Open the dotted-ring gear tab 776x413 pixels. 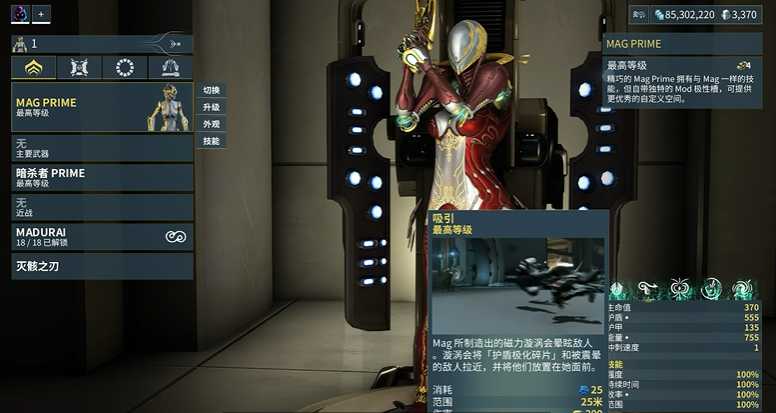click(125, 68)
